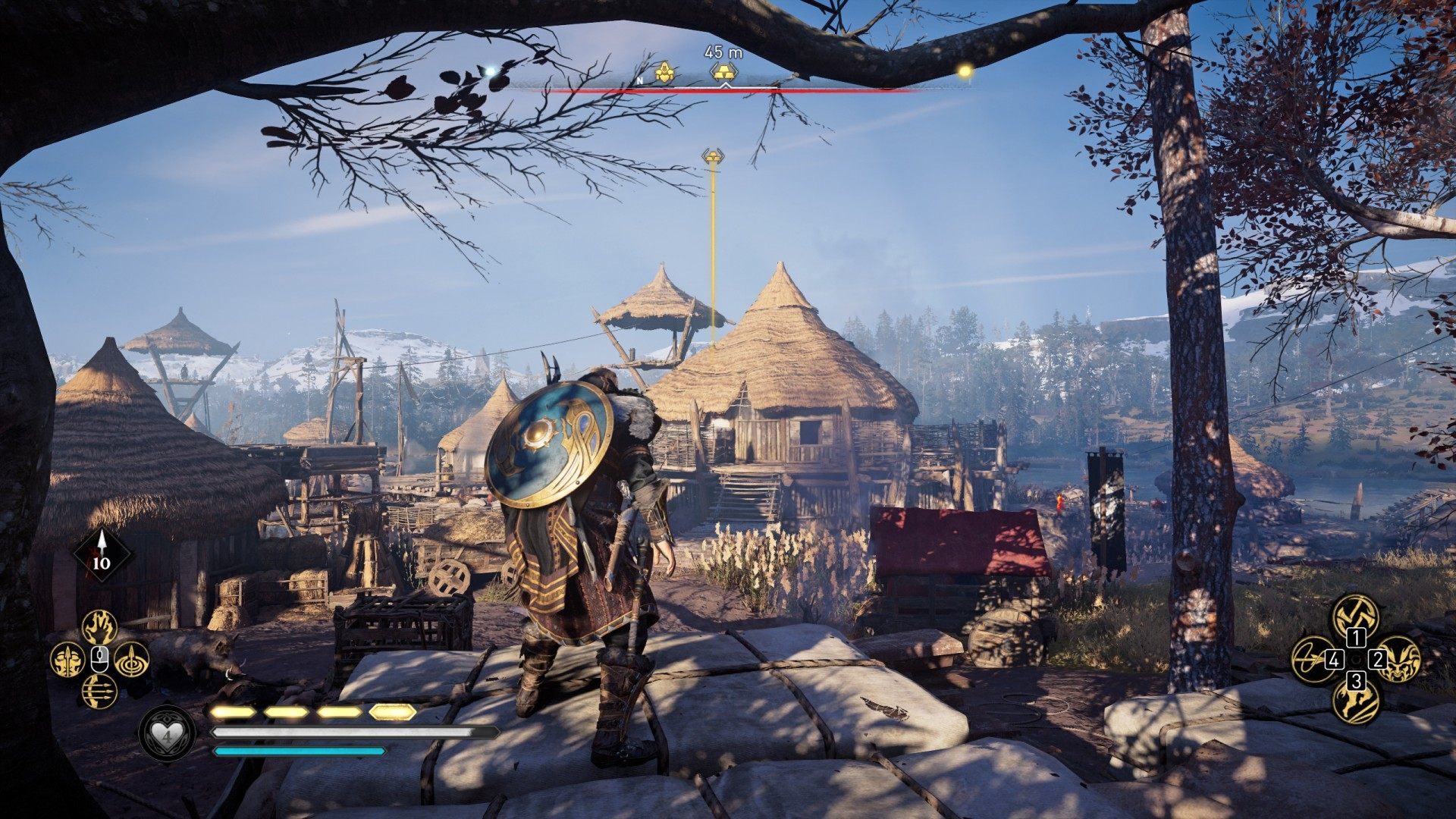Click the arrow quiver count icon

102,554
